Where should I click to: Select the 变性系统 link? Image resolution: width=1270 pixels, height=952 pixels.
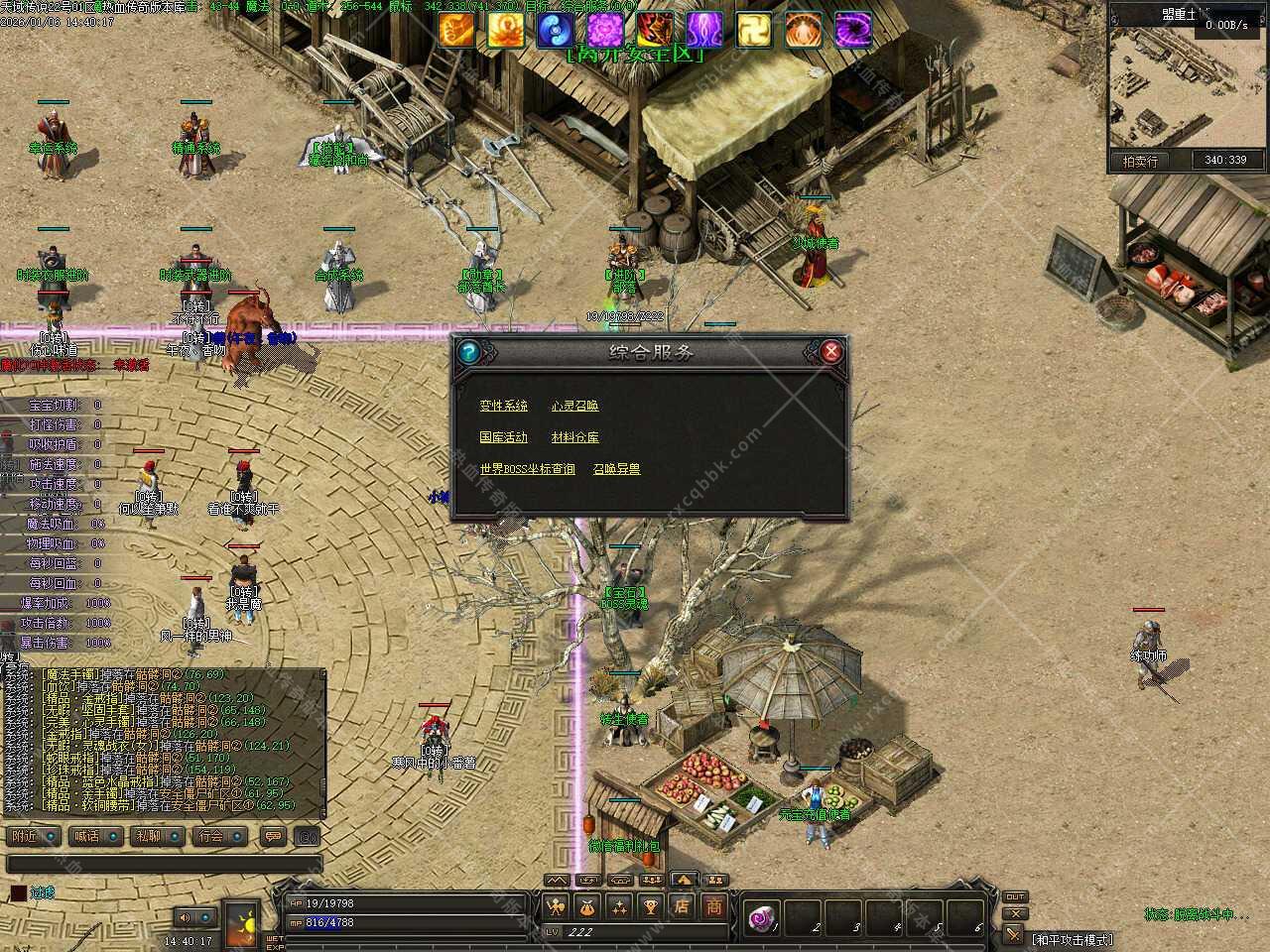(504, 406)
